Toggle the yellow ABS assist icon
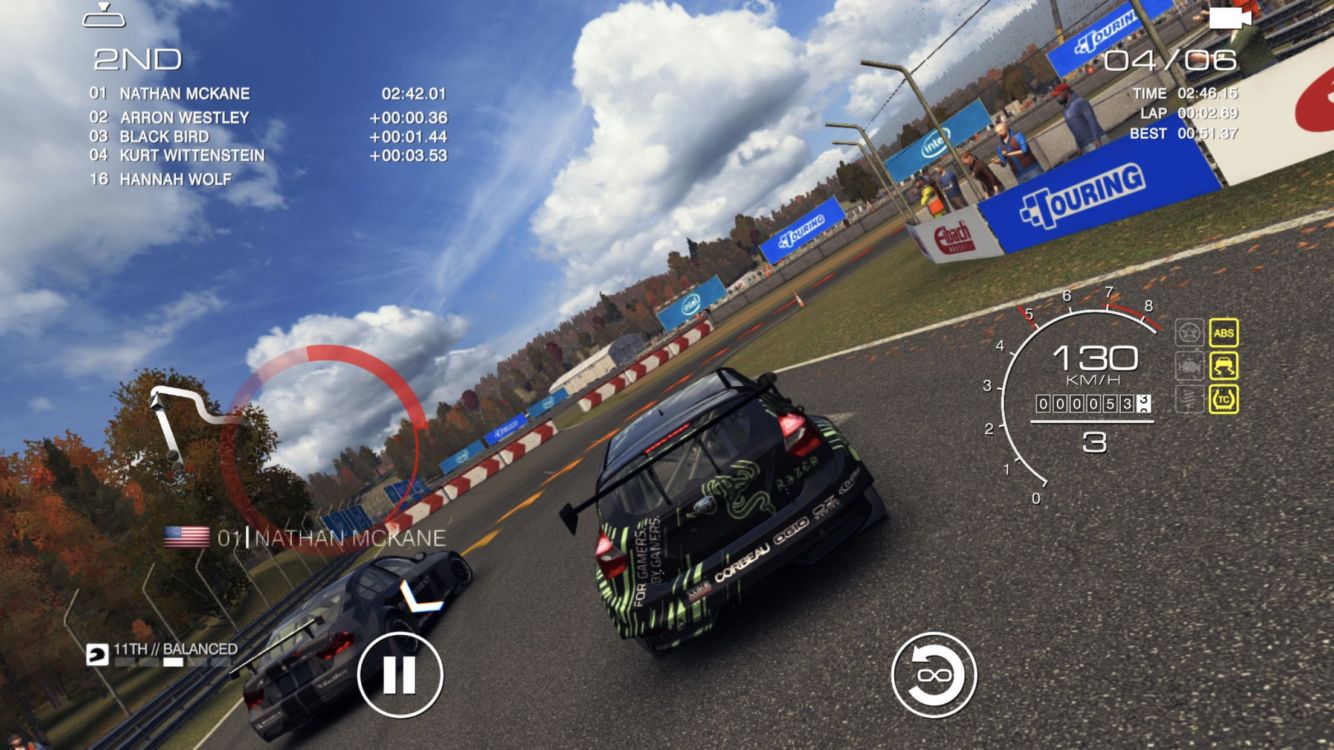This screenshot has height=750, width=1334. point(1223,333)
